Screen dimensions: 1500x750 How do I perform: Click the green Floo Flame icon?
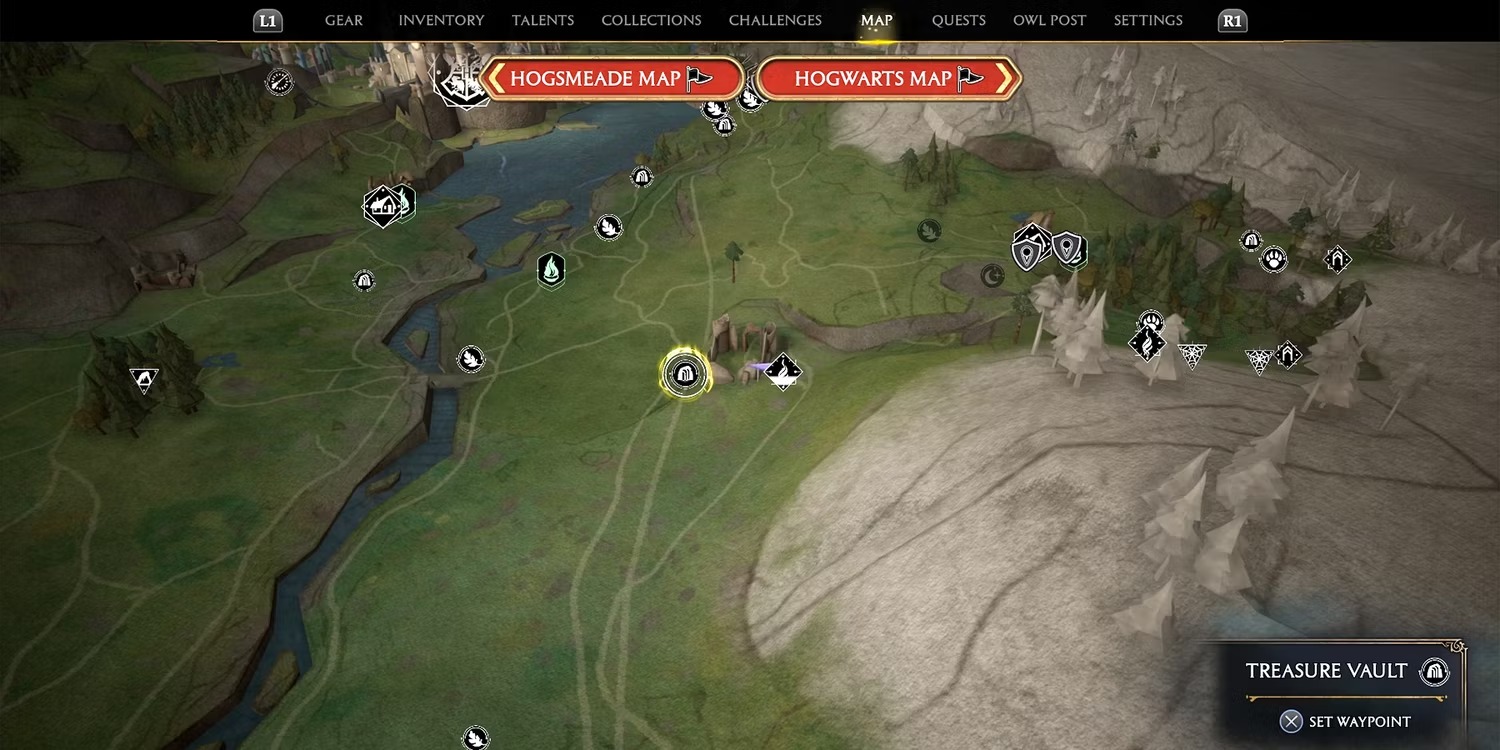pyautogui.click(x=552, y=270)
